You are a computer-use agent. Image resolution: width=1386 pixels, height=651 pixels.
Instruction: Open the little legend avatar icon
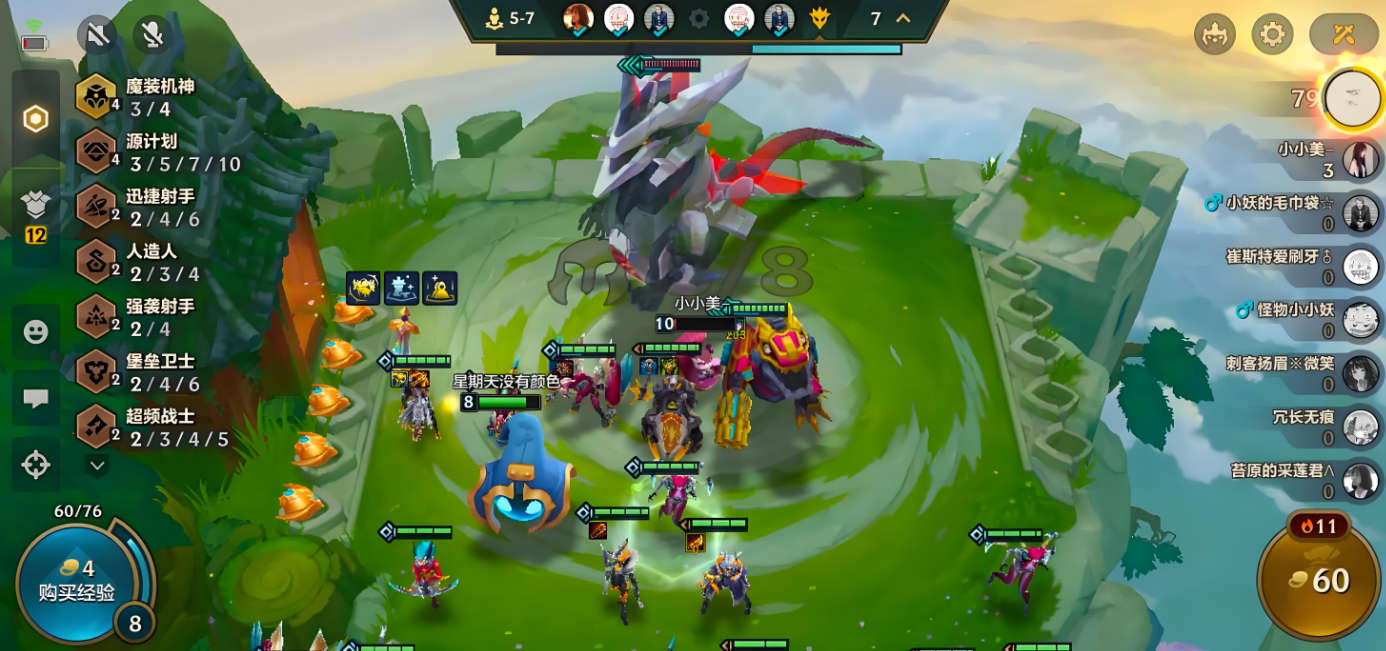click(x=1214, y=35)
